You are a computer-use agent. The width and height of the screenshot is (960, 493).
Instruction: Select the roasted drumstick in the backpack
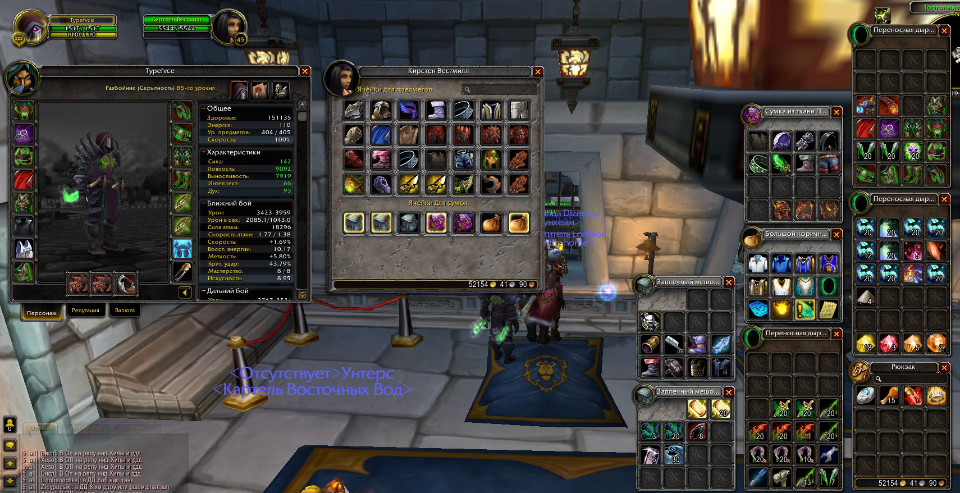click(x=889, y=396)
